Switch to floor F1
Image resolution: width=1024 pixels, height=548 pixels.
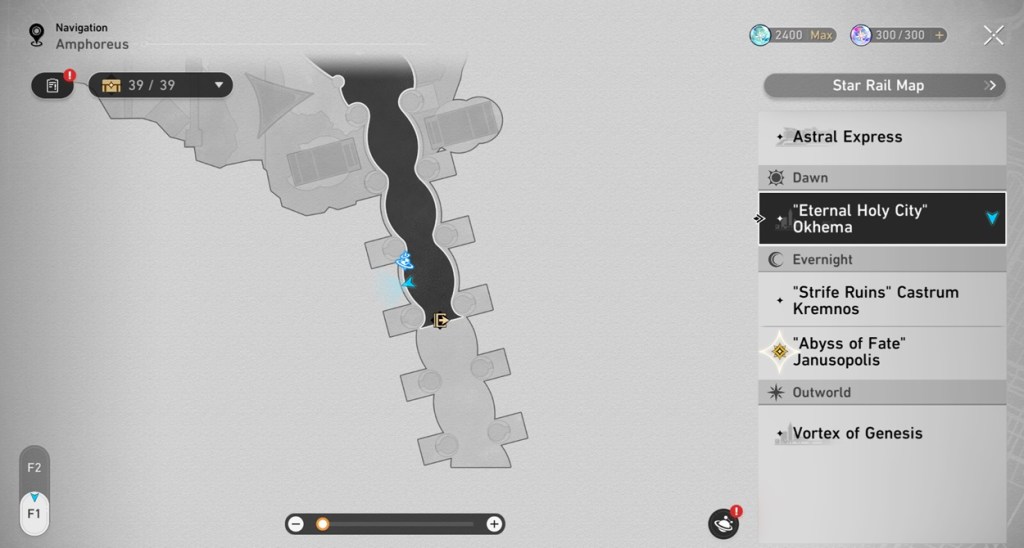pyautogui.click(x=34, y=513)
